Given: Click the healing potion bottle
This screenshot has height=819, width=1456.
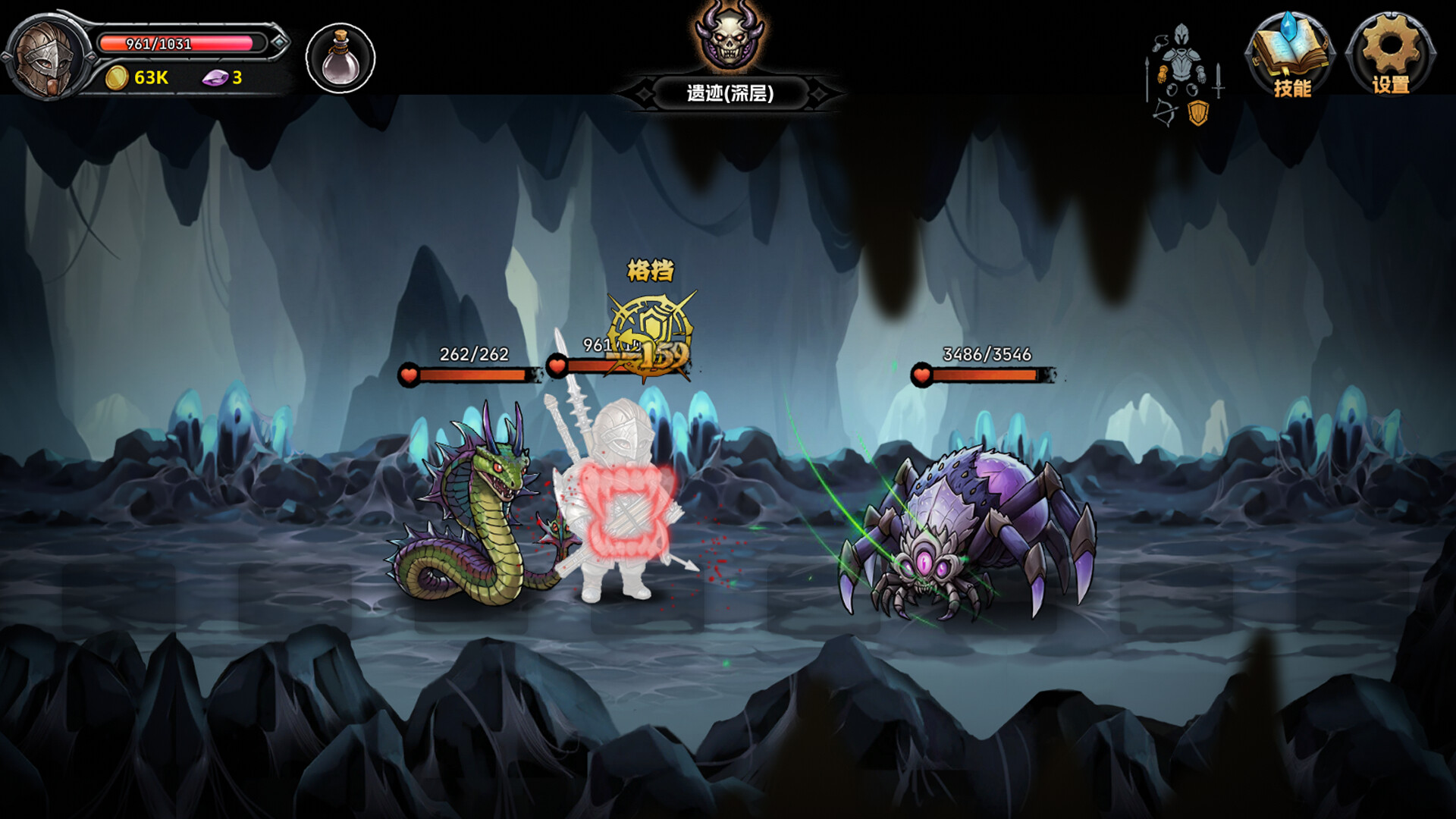Looking at the screenshot, I should click(340, 56).
